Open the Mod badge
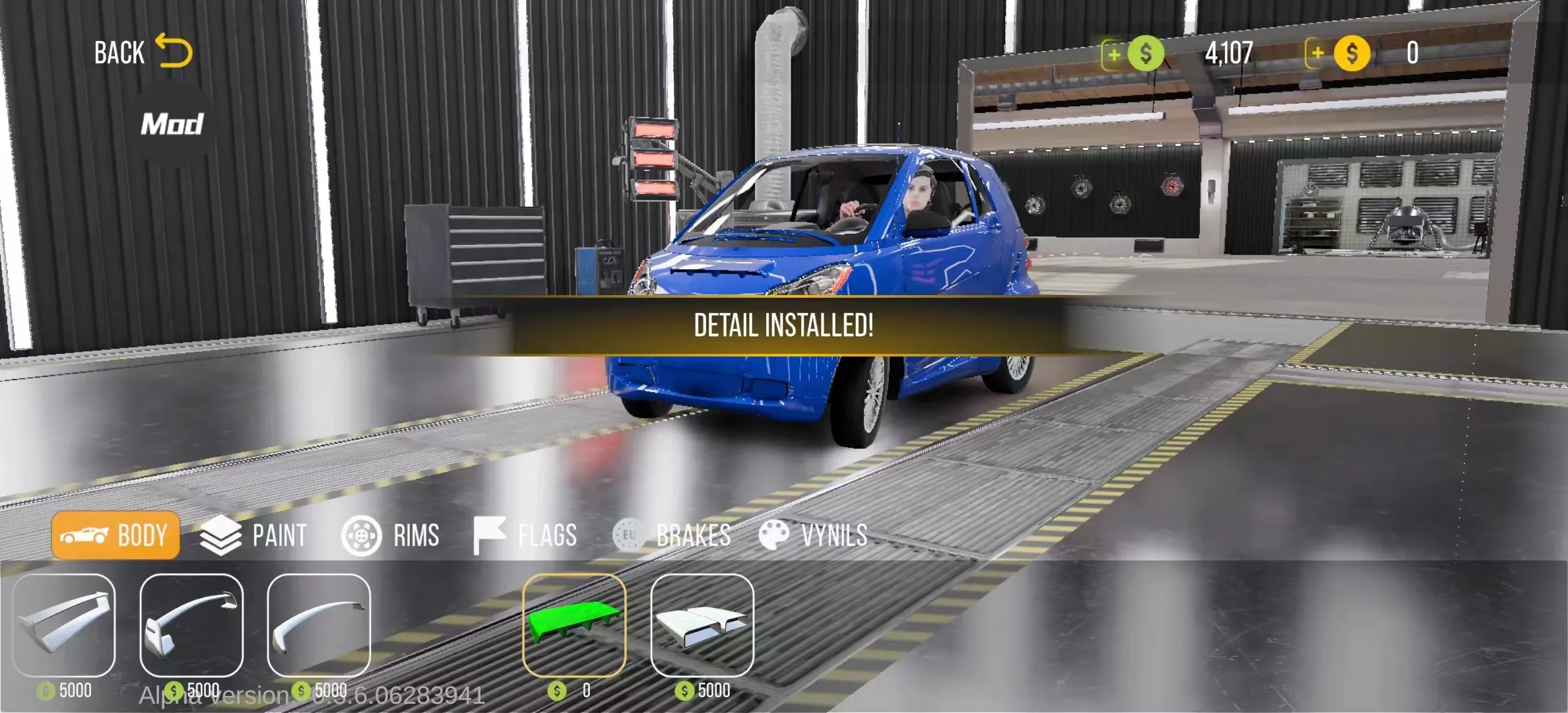This screenshot has width=1568, height=713. (x=172, y=122)
